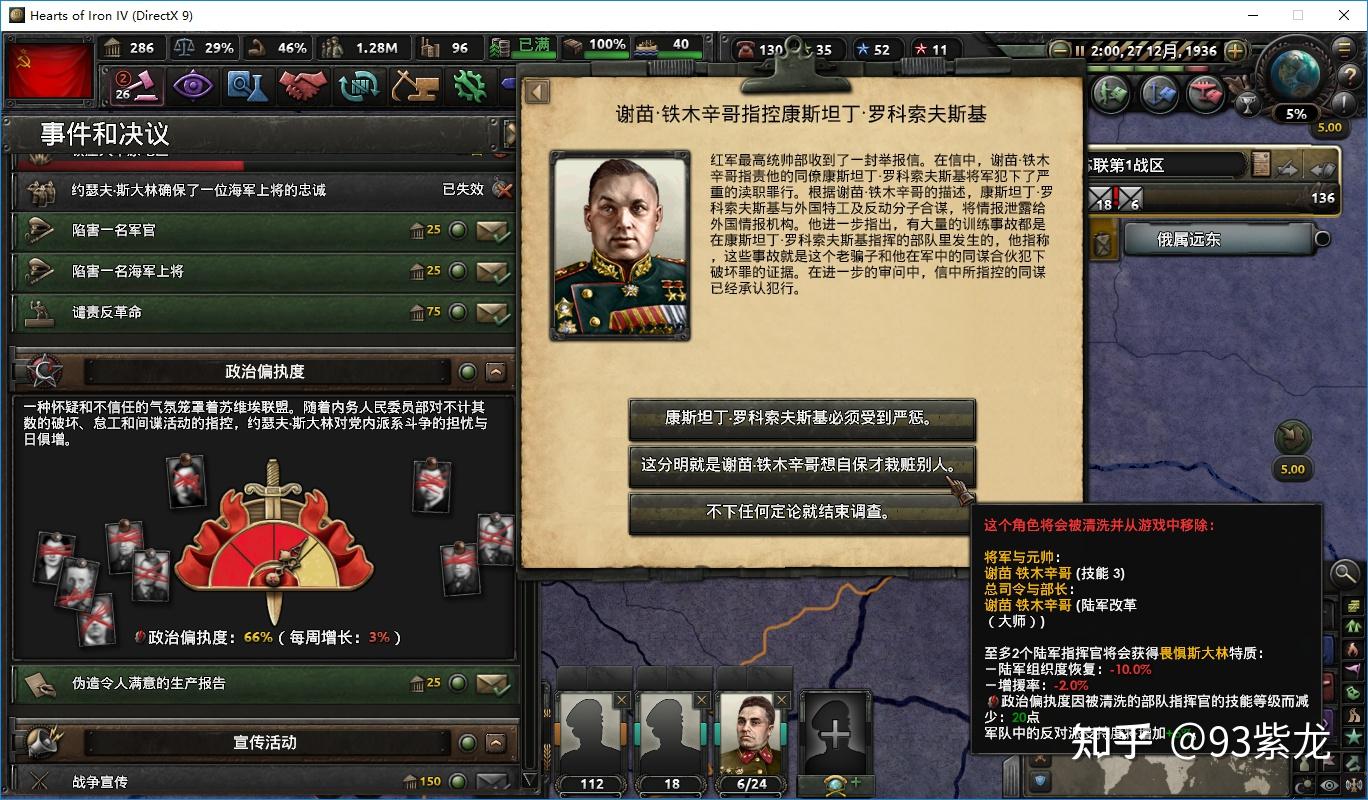
Task: Open the Logistics green gear icon
Action: pos(470,87)
